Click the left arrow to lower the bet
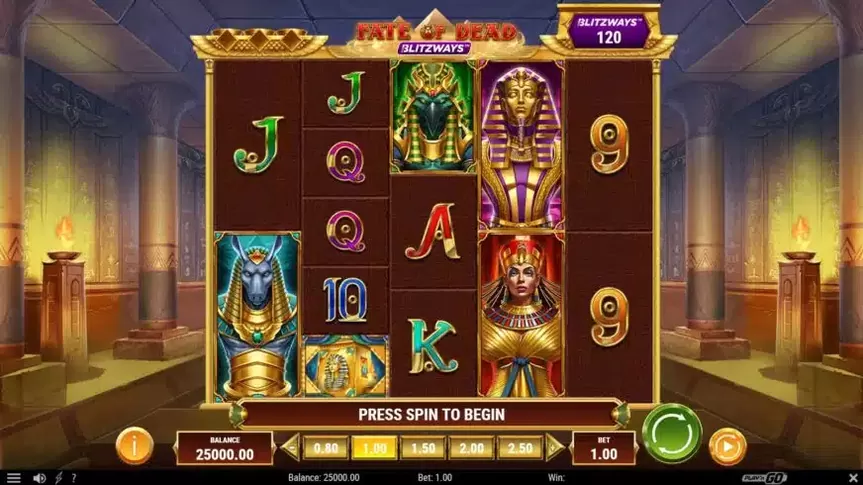 [291, 448]
